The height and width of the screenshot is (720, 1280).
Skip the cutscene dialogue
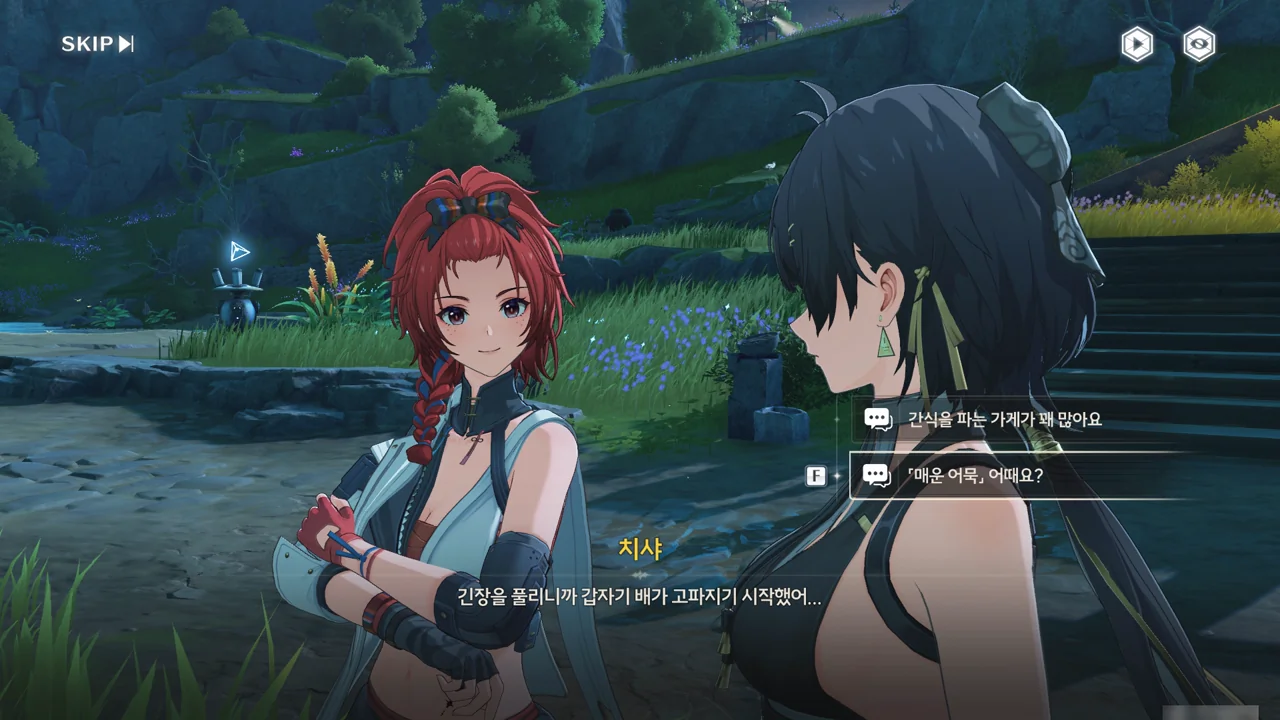[97, 44]
